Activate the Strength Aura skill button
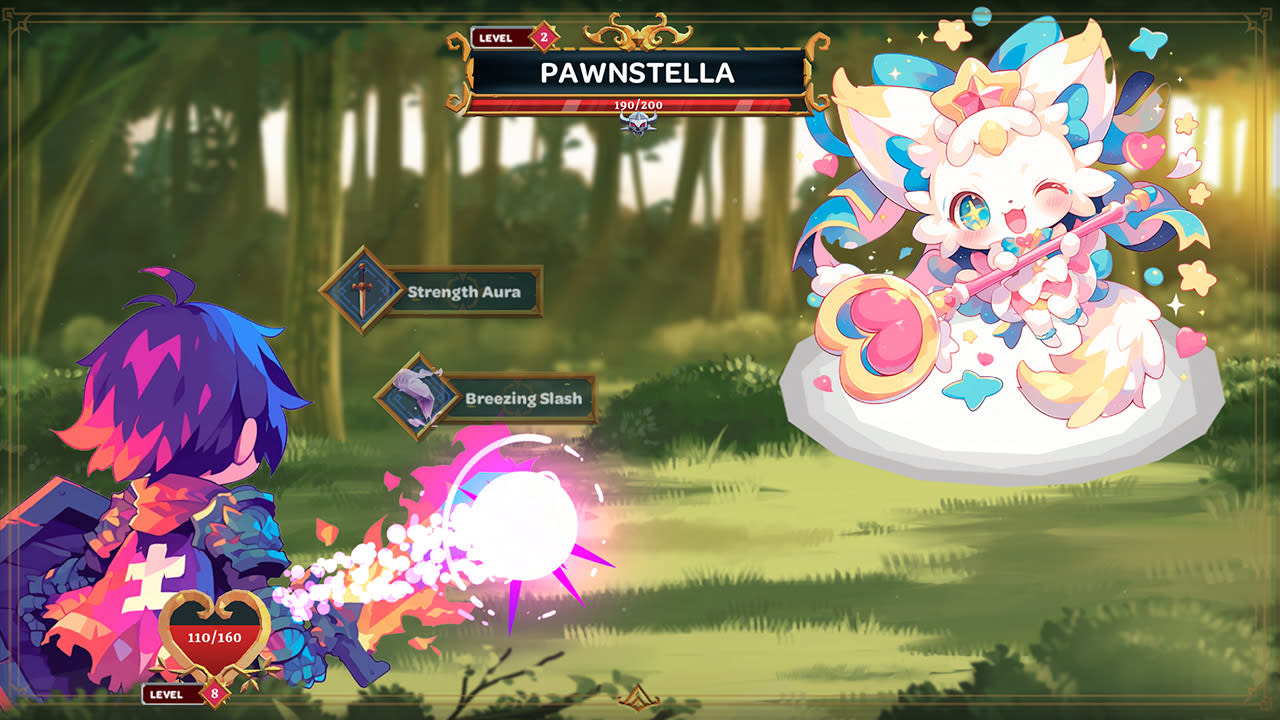The image size is (1280, 720). 466,293
